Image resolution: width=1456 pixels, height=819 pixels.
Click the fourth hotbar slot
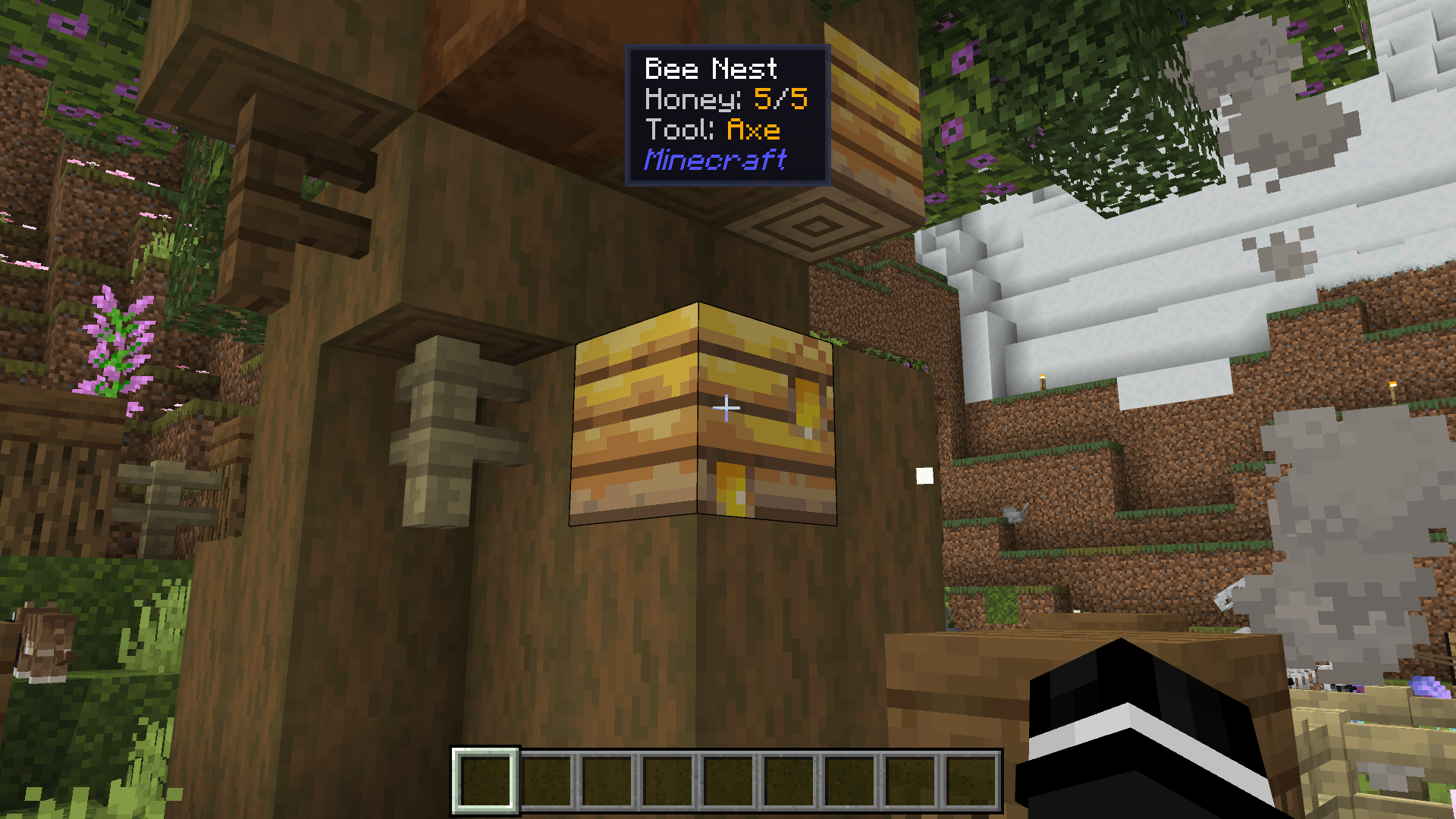pyautogui.click(x=667, y=781)
